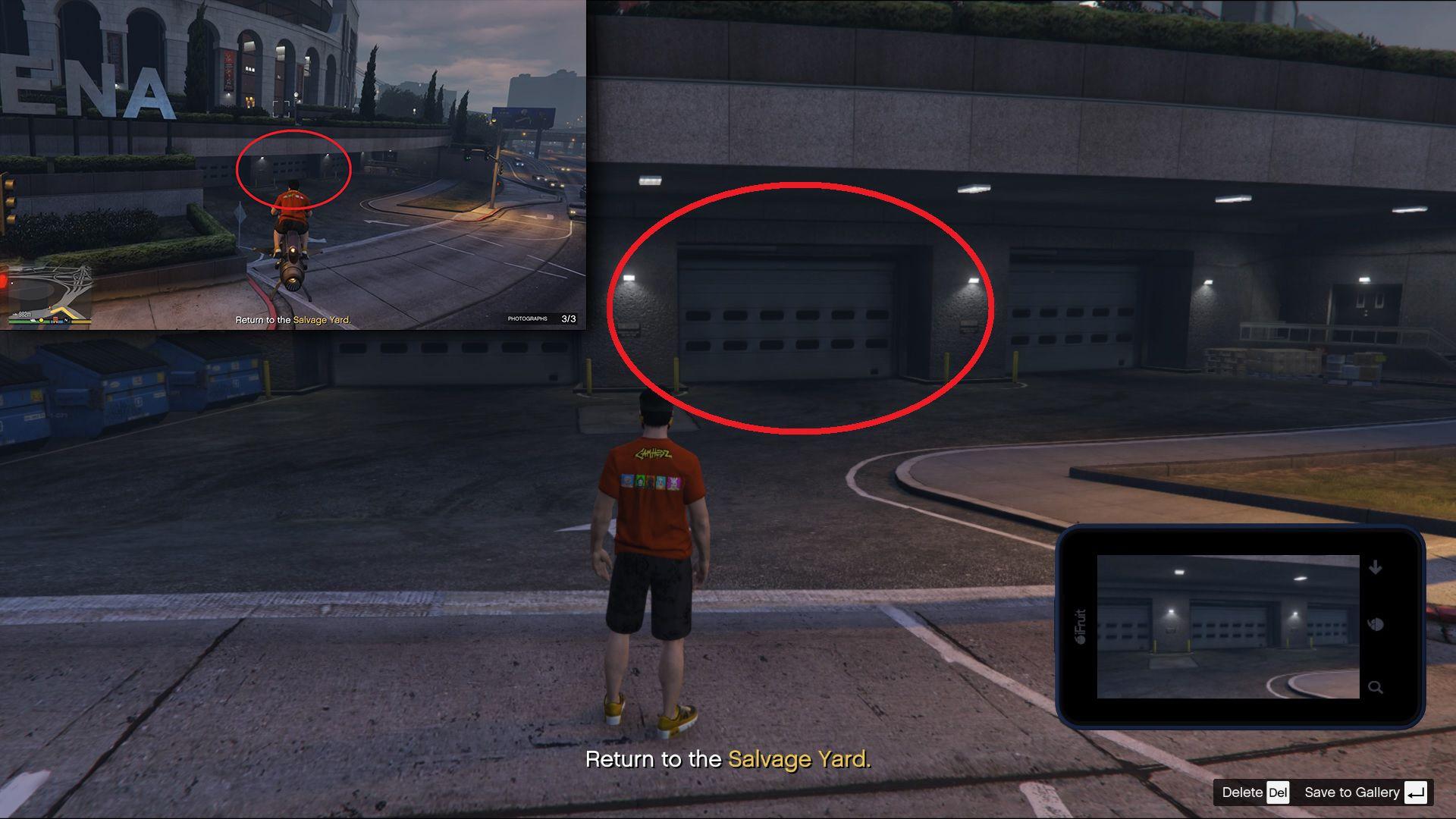Screen dimensions: 1456x819
Task: Click the Return to the Salvage Yard caption
Action: [x=728, y=759]
